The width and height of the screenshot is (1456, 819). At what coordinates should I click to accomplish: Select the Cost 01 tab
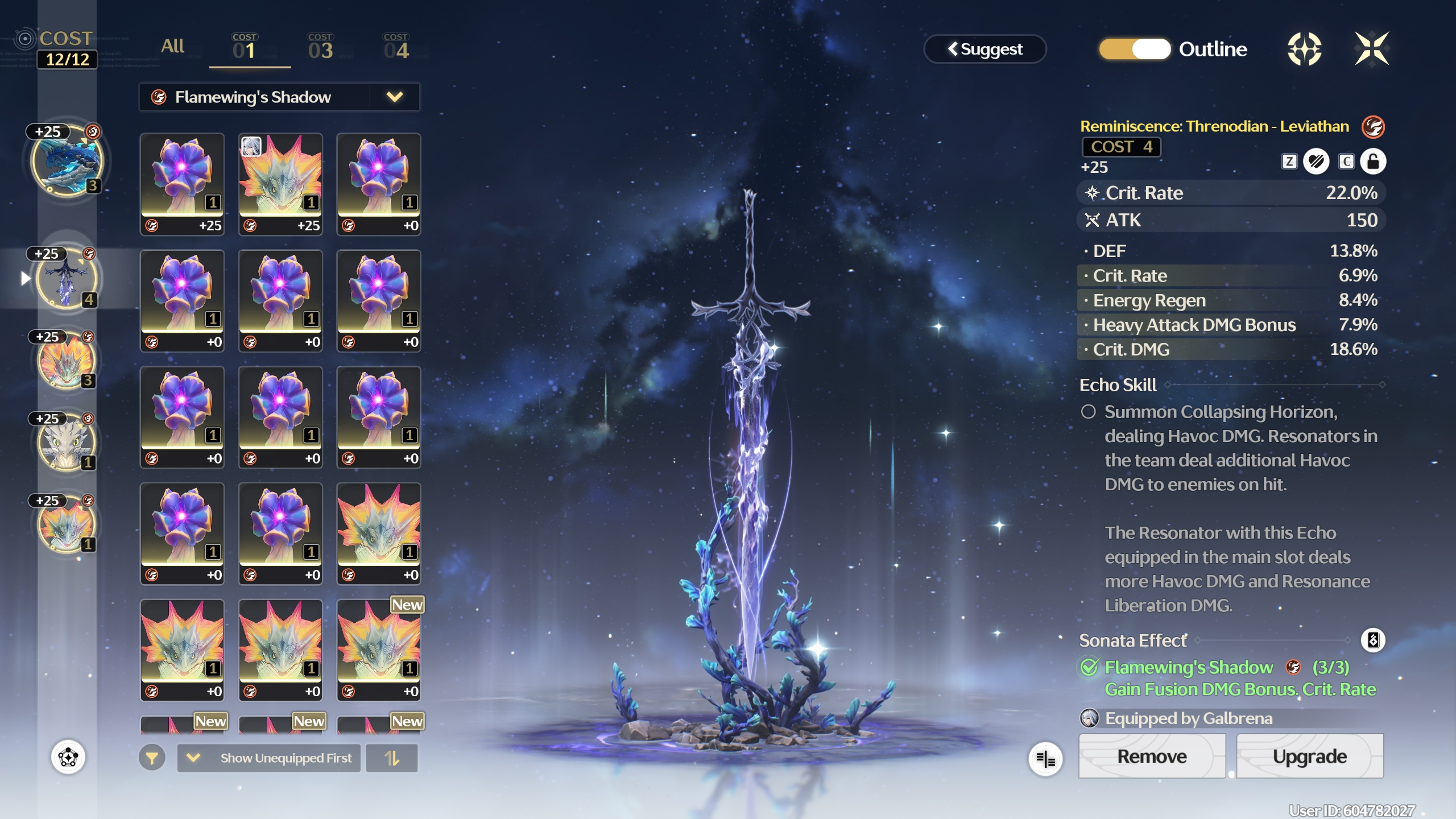click(x=245, y=48)
